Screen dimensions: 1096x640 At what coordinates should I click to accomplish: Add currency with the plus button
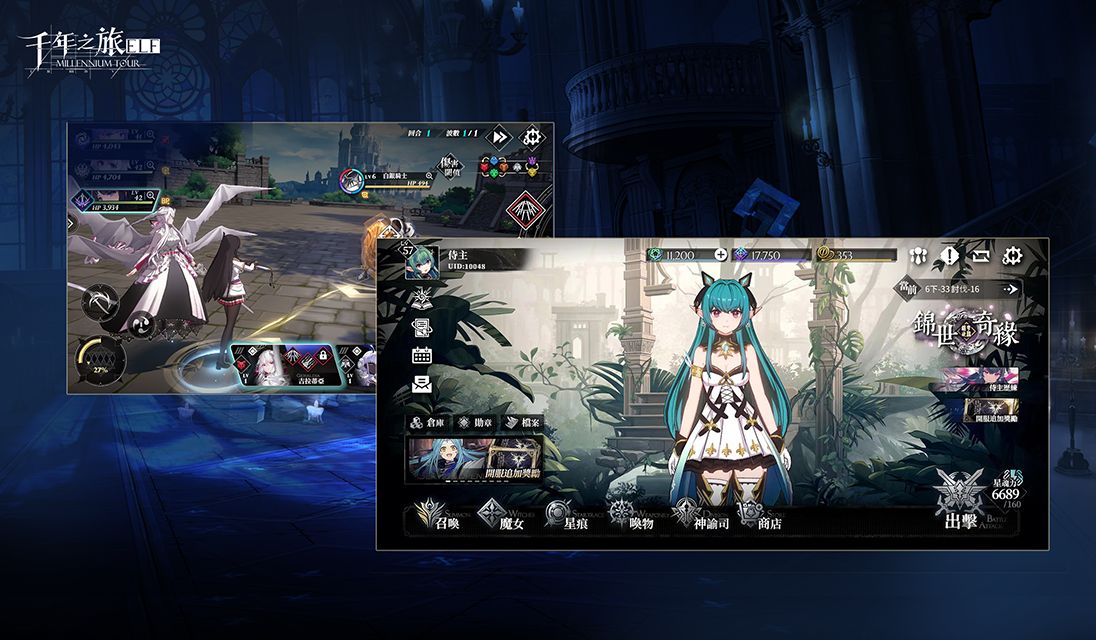721,255
